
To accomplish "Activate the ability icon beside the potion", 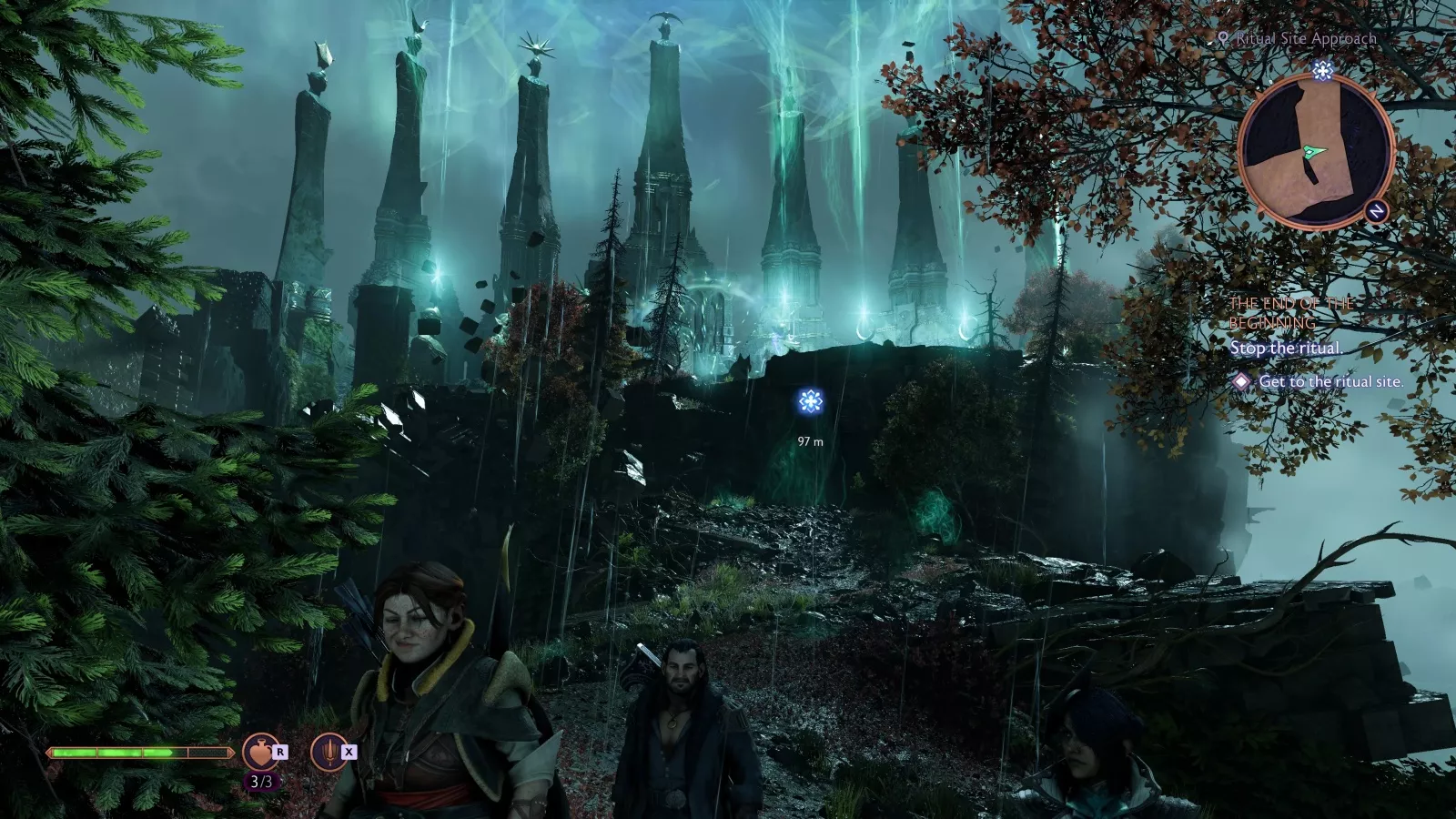I will click(x=329, y=753).
